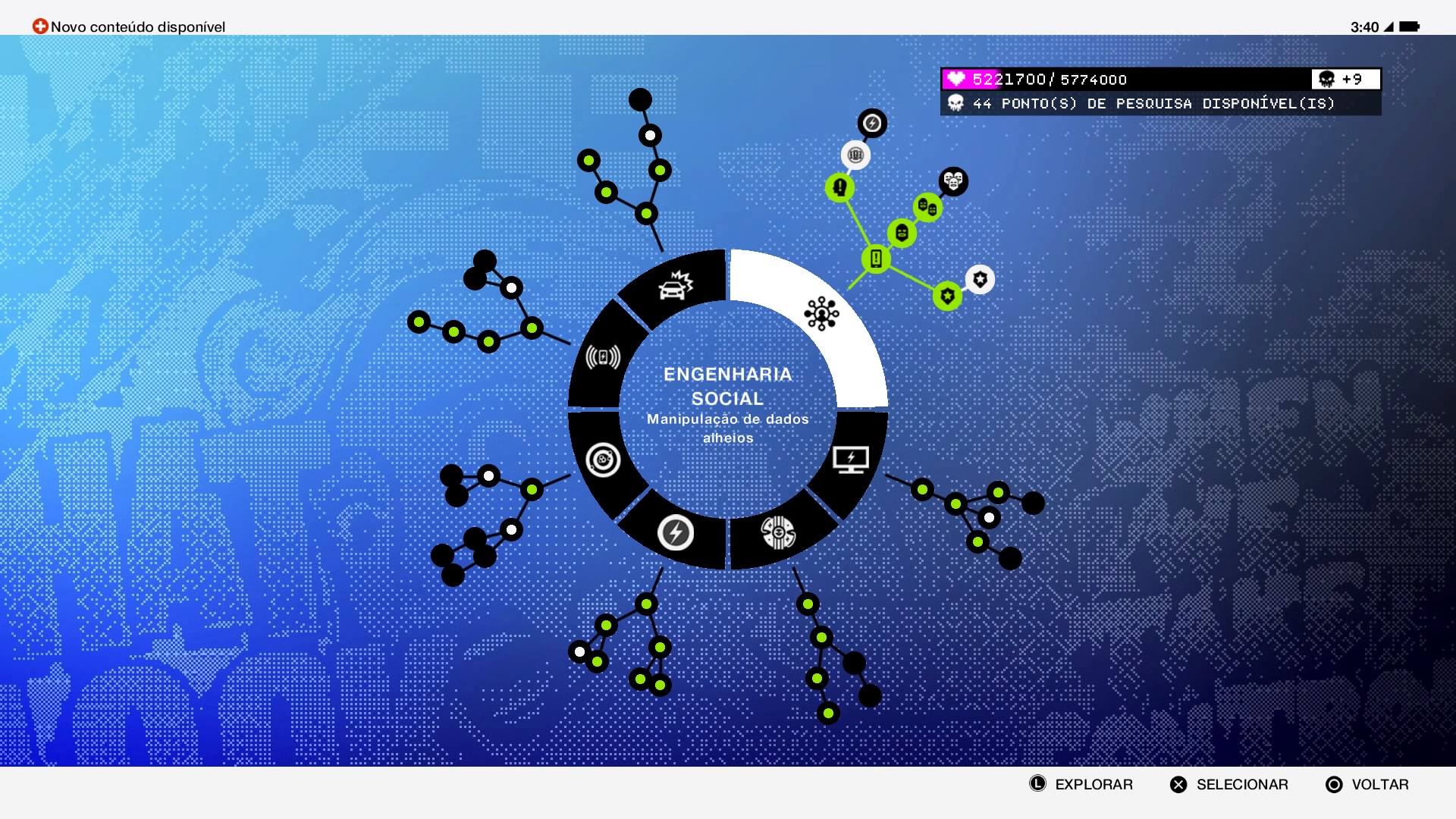This screenshot has width=1456, height=819.
Task: Select the white money bundle skill node
Action: click(x=855, y=155)
